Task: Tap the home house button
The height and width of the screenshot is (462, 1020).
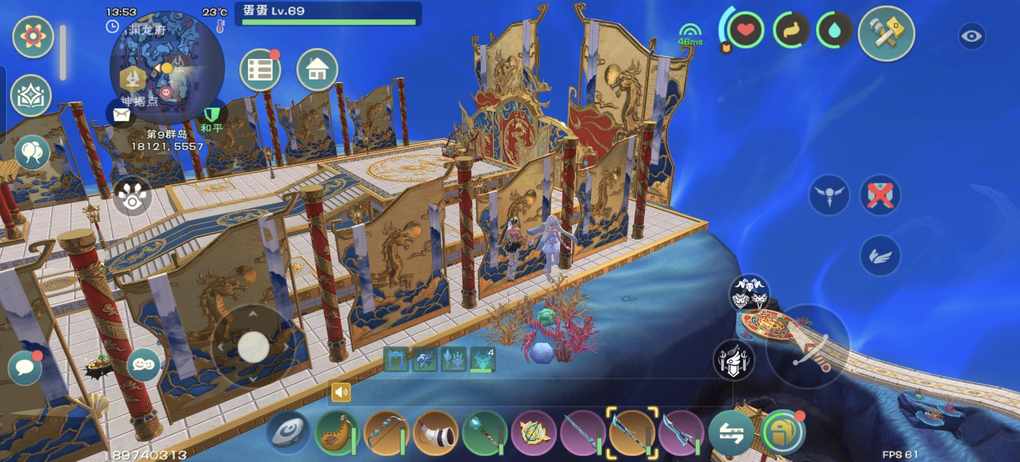Action: tap(317, 69)
